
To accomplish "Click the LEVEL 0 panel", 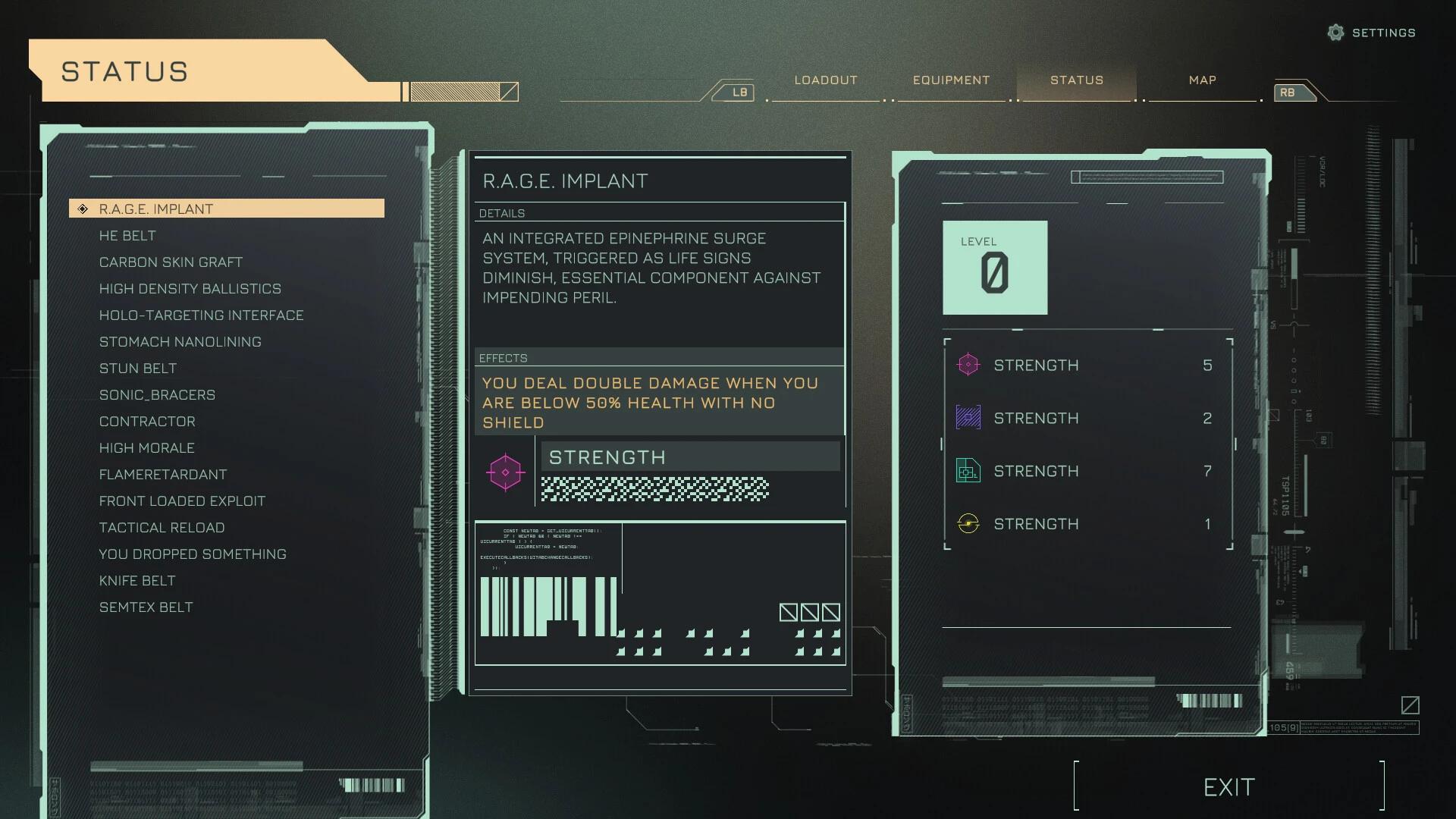I will 995,267.
